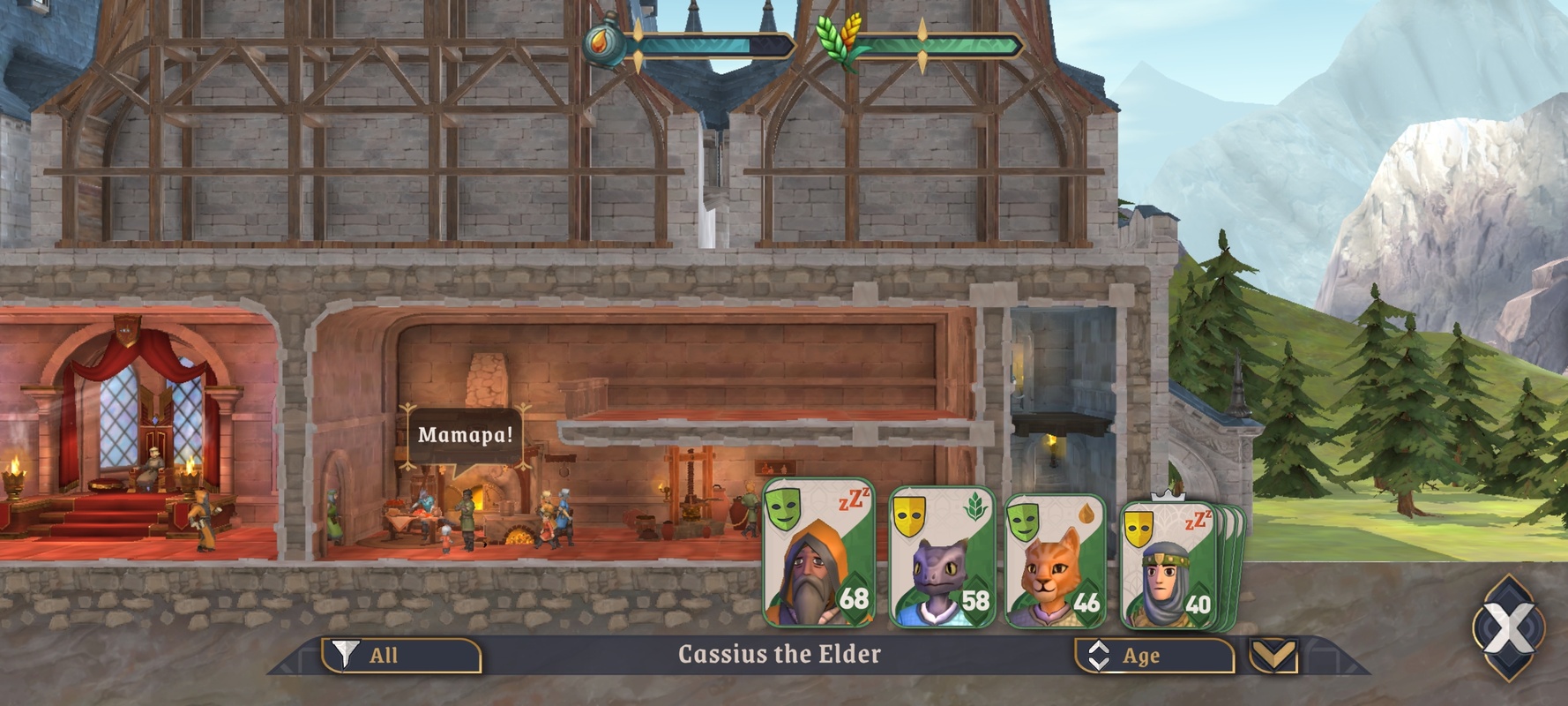Close the character selection with X

coord(1508,628)
